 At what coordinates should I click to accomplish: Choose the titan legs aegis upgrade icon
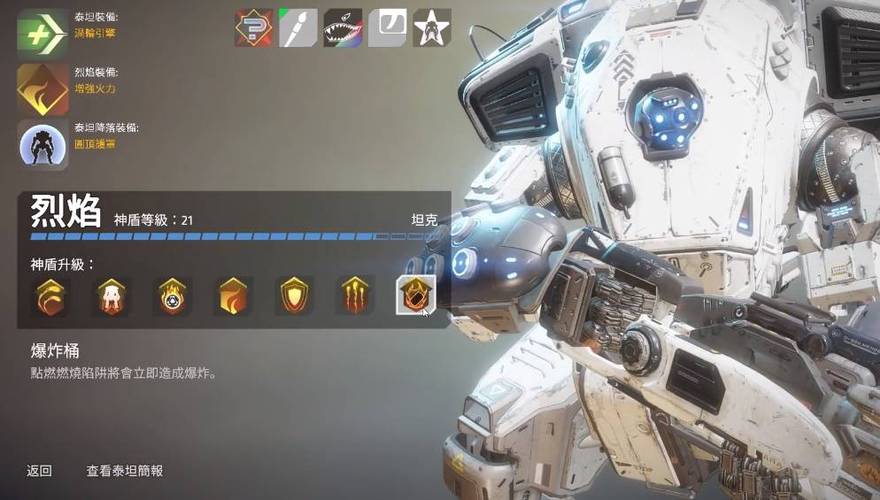[x=111, y=296]
